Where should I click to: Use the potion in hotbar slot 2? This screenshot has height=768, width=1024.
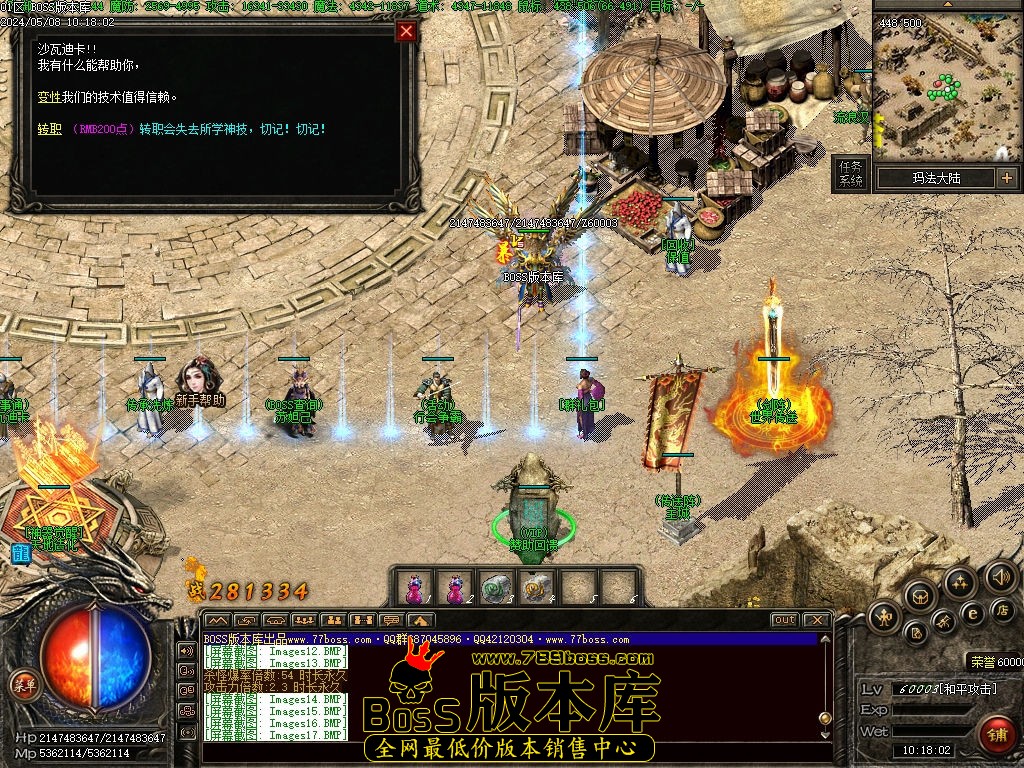(455, 587)
